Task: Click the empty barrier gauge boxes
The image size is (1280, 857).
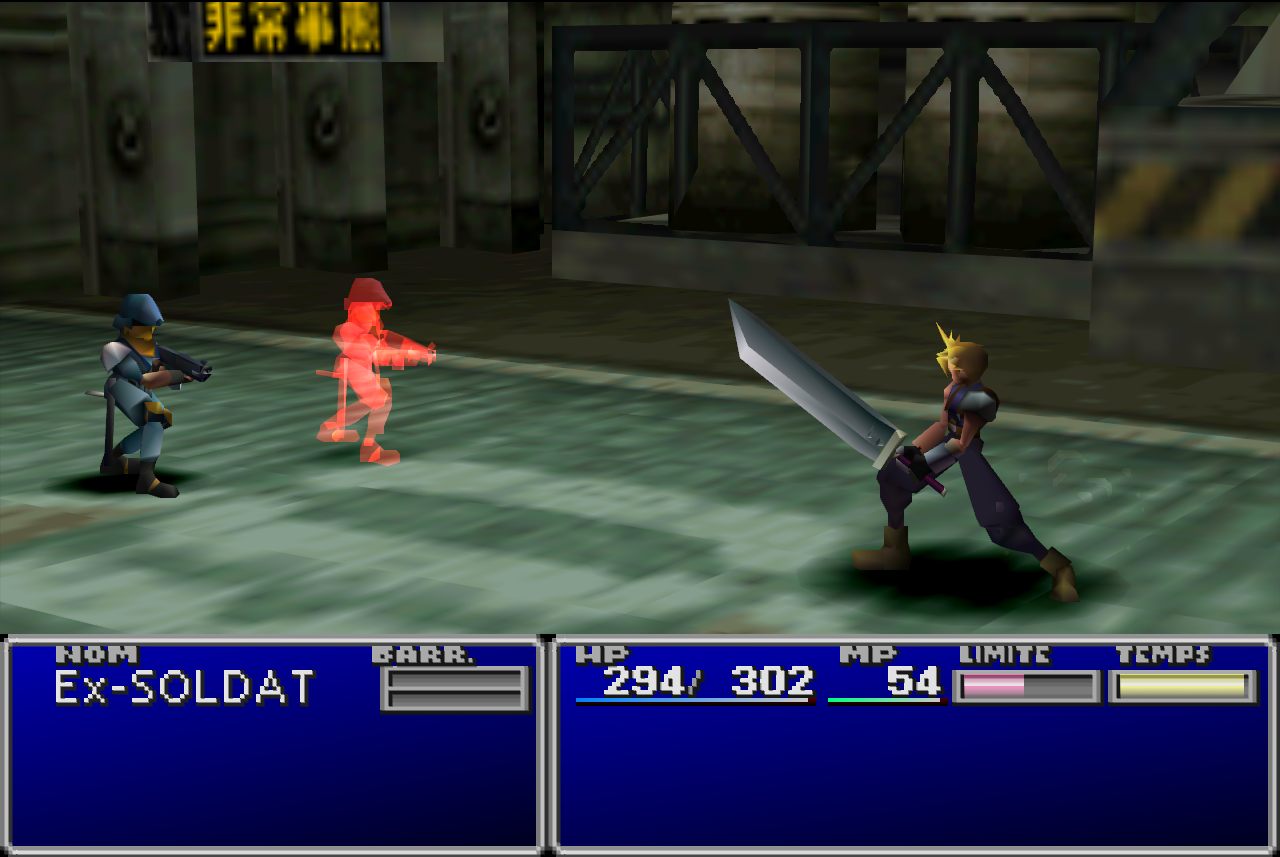Action: 453,687
